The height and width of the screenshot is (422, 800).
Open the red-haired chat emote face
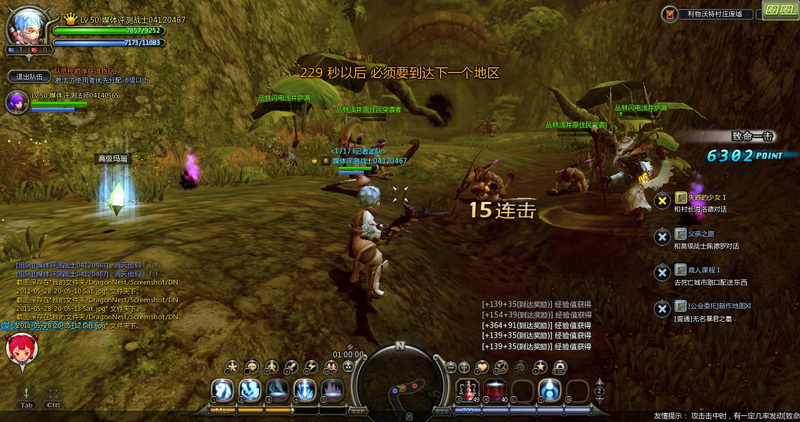(20, 349)
